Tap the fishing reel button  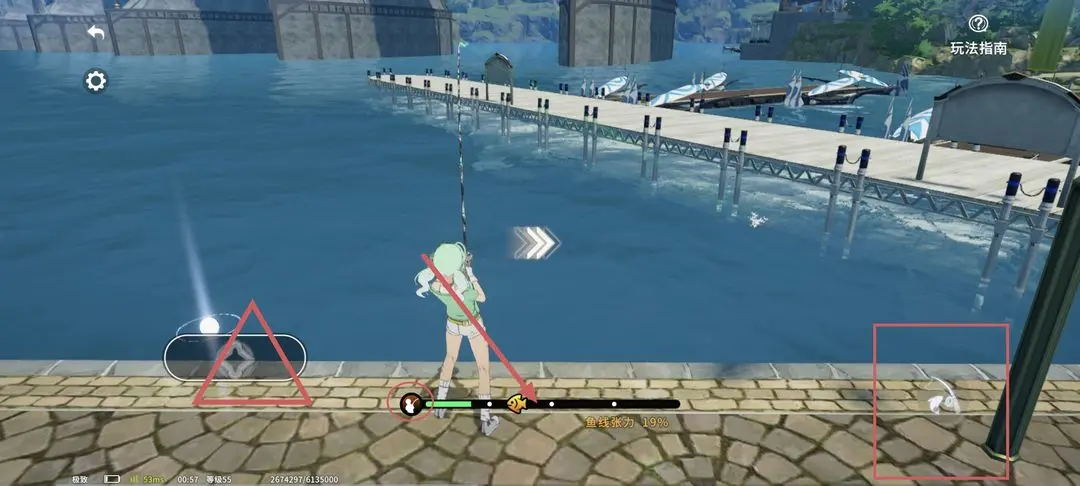click(938, 401)
